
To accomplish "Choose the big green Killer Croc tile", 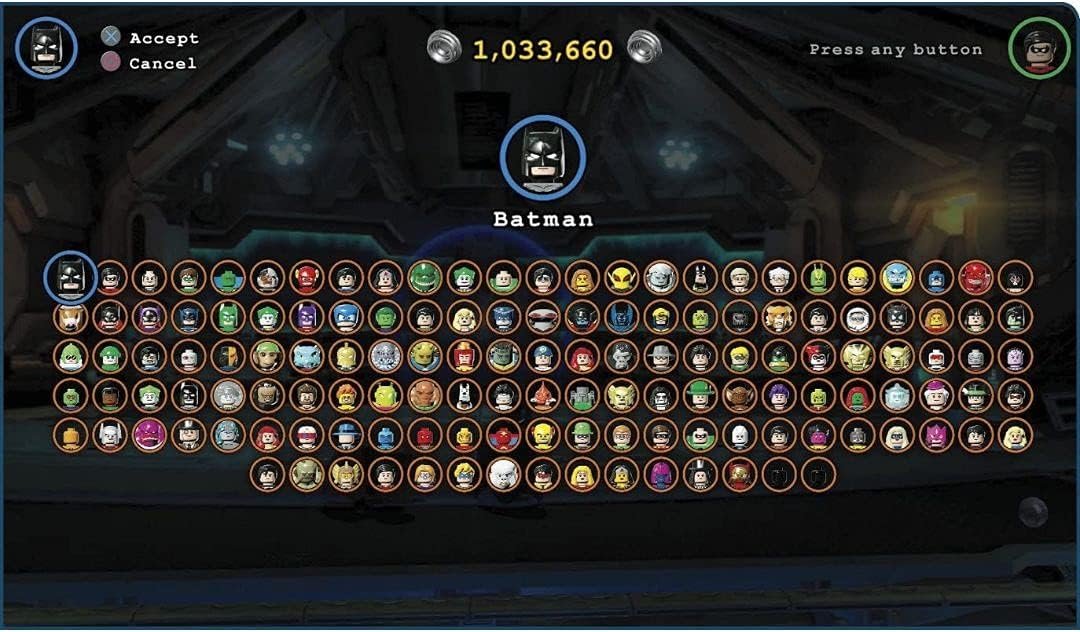I will click(425, 277).
